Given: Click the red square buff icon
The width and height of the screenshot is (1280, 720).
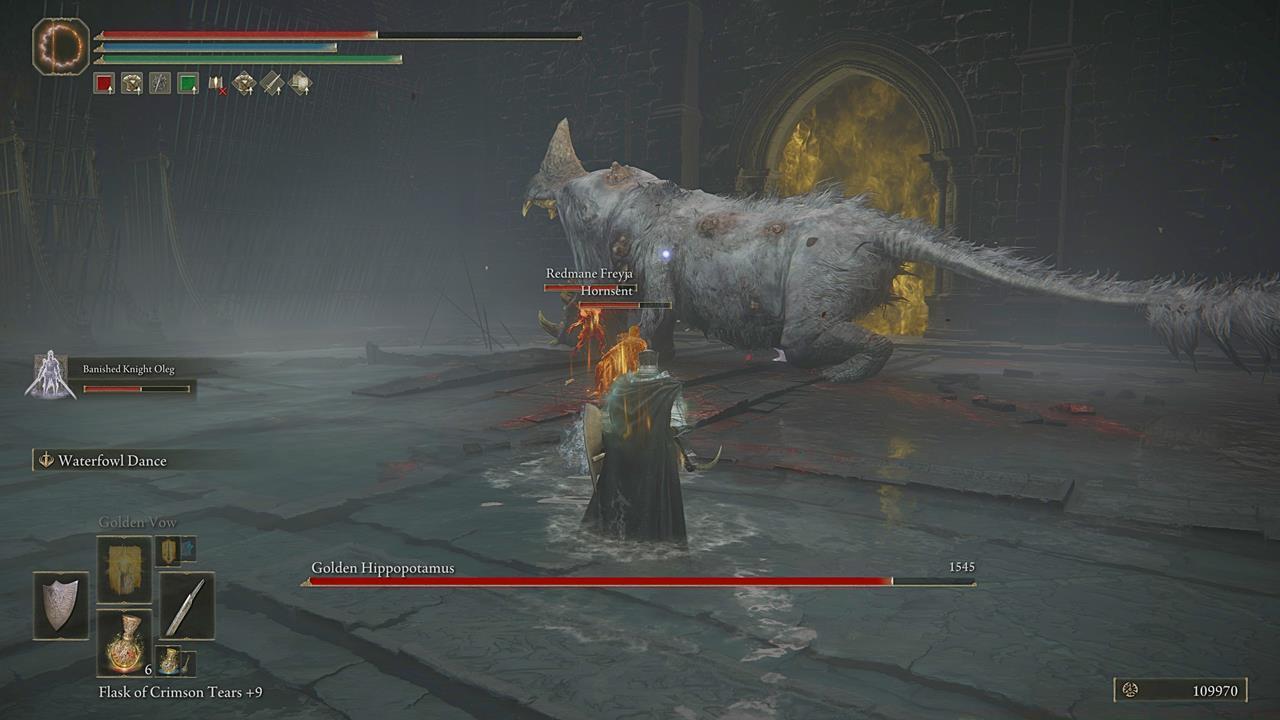Looking at the screenshot, I should (104, 85).
